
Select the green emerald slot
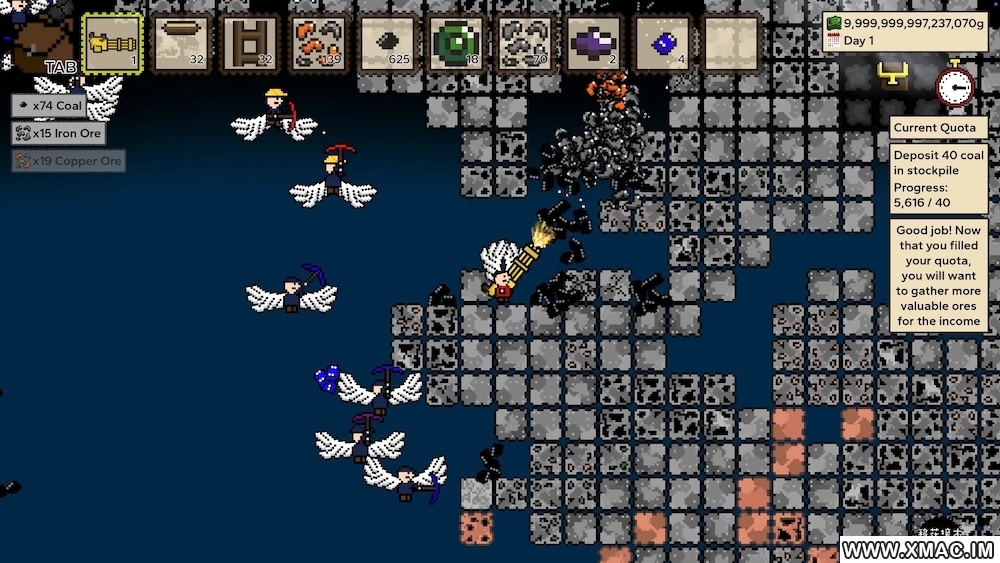coord(457,44)
